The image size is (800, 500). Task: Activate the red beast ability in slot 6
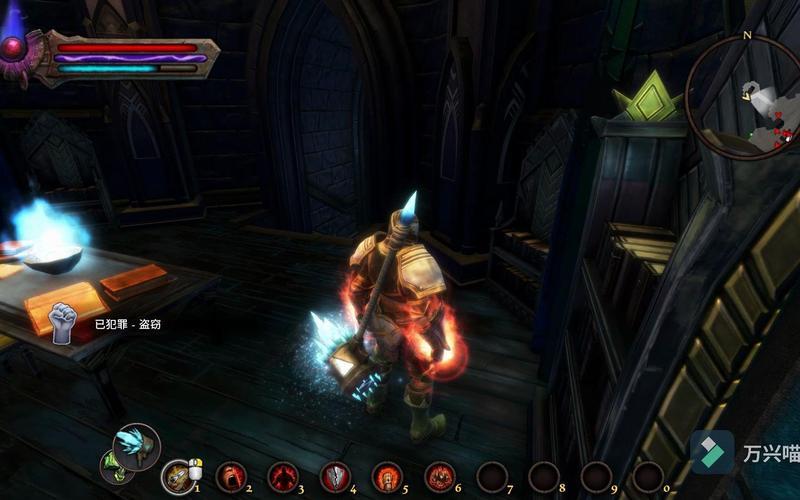tap(439, 477)
